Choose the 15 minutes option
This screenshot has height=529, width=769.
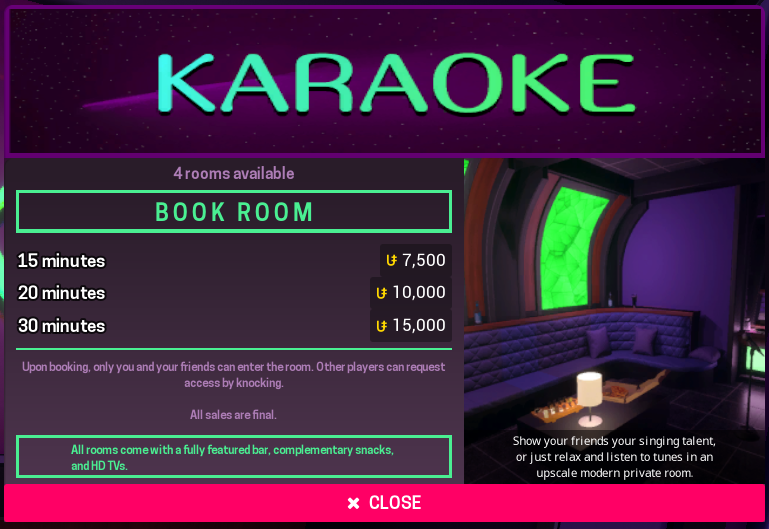point(234,261)
